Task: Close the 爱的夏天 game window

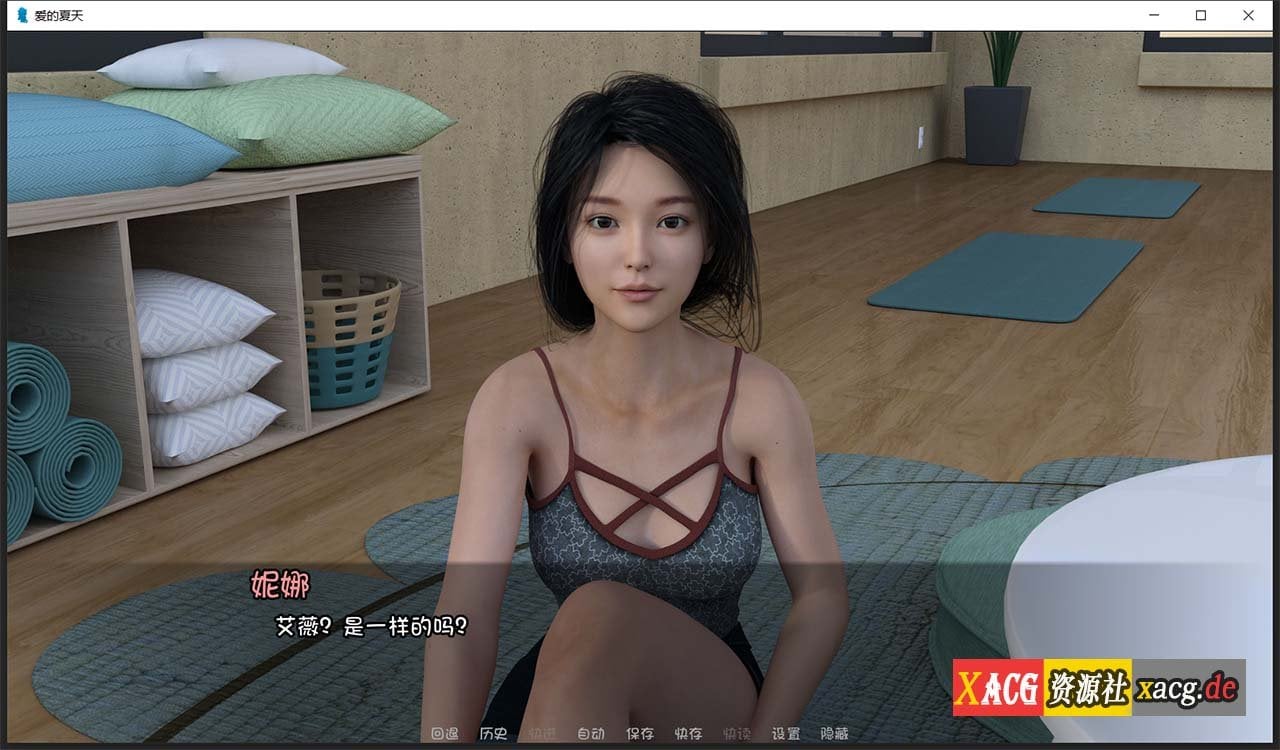Action: (1248, 15)
